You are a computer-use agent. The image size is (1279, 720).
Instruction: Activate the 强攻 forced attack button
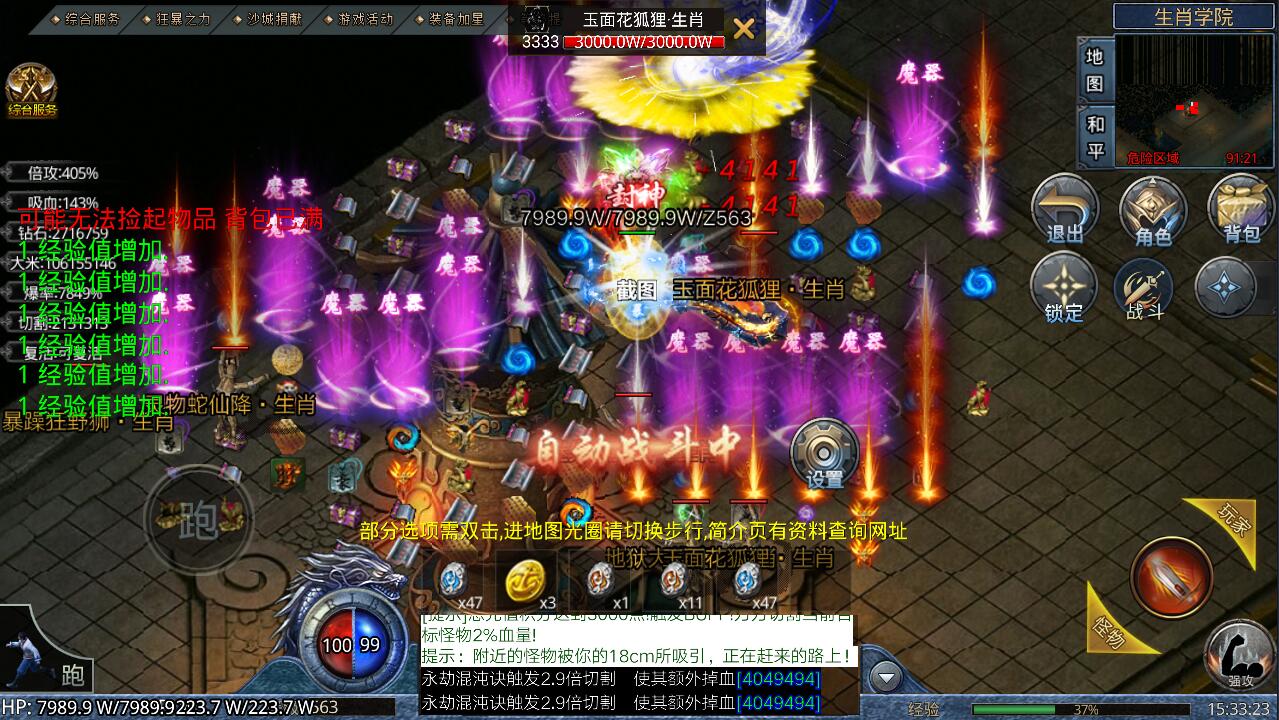1240,654
